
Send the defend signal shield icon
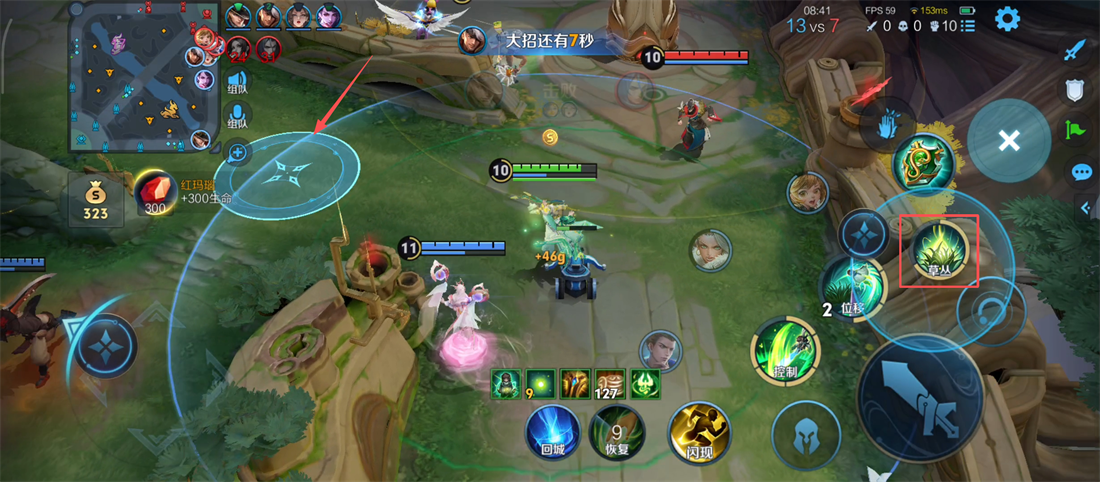pyautogui.click(x=1075, y=90)
